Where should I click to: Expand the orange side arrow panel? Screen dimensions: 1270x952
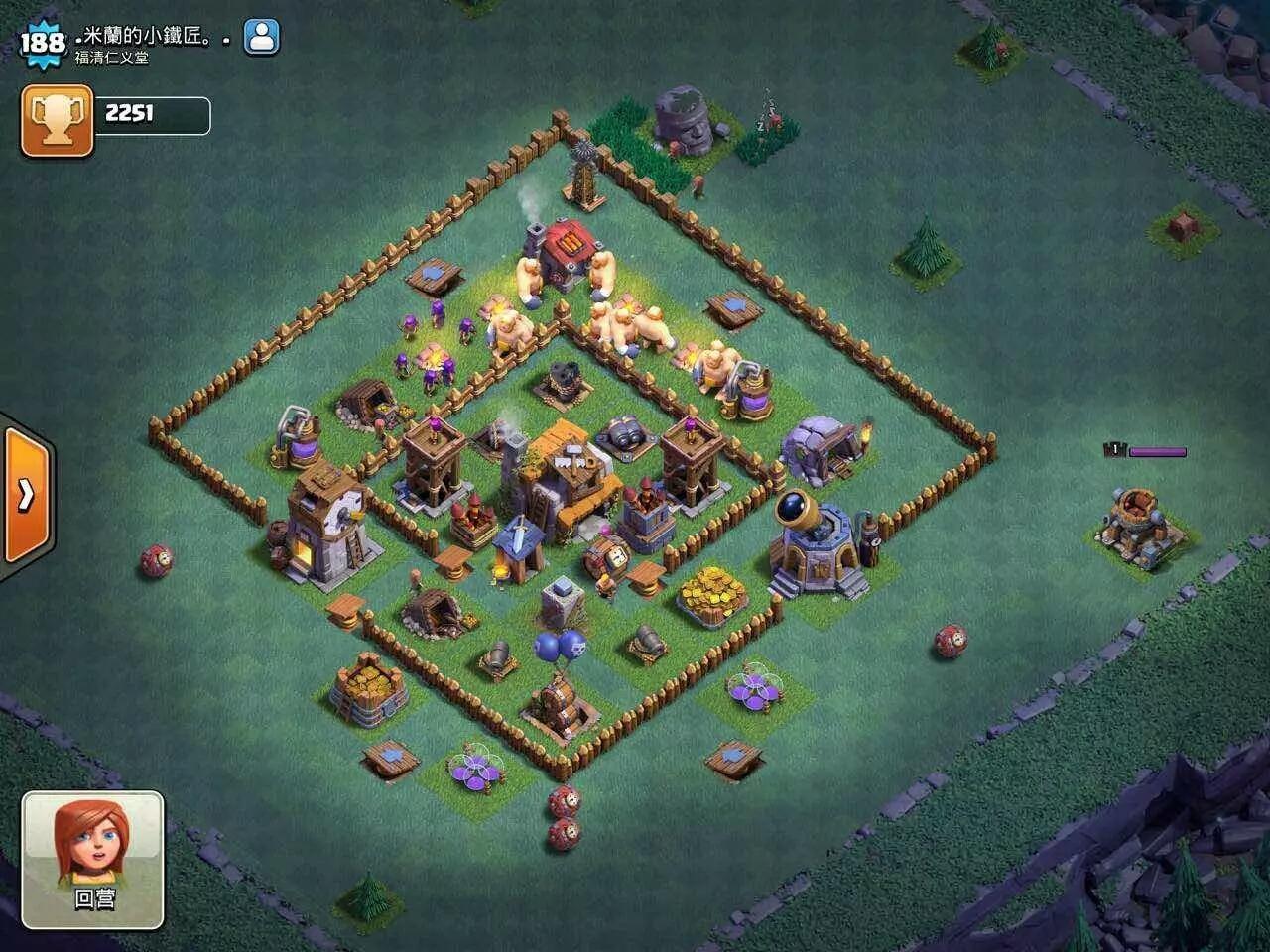pyautogui.click(x=26, y=494)
